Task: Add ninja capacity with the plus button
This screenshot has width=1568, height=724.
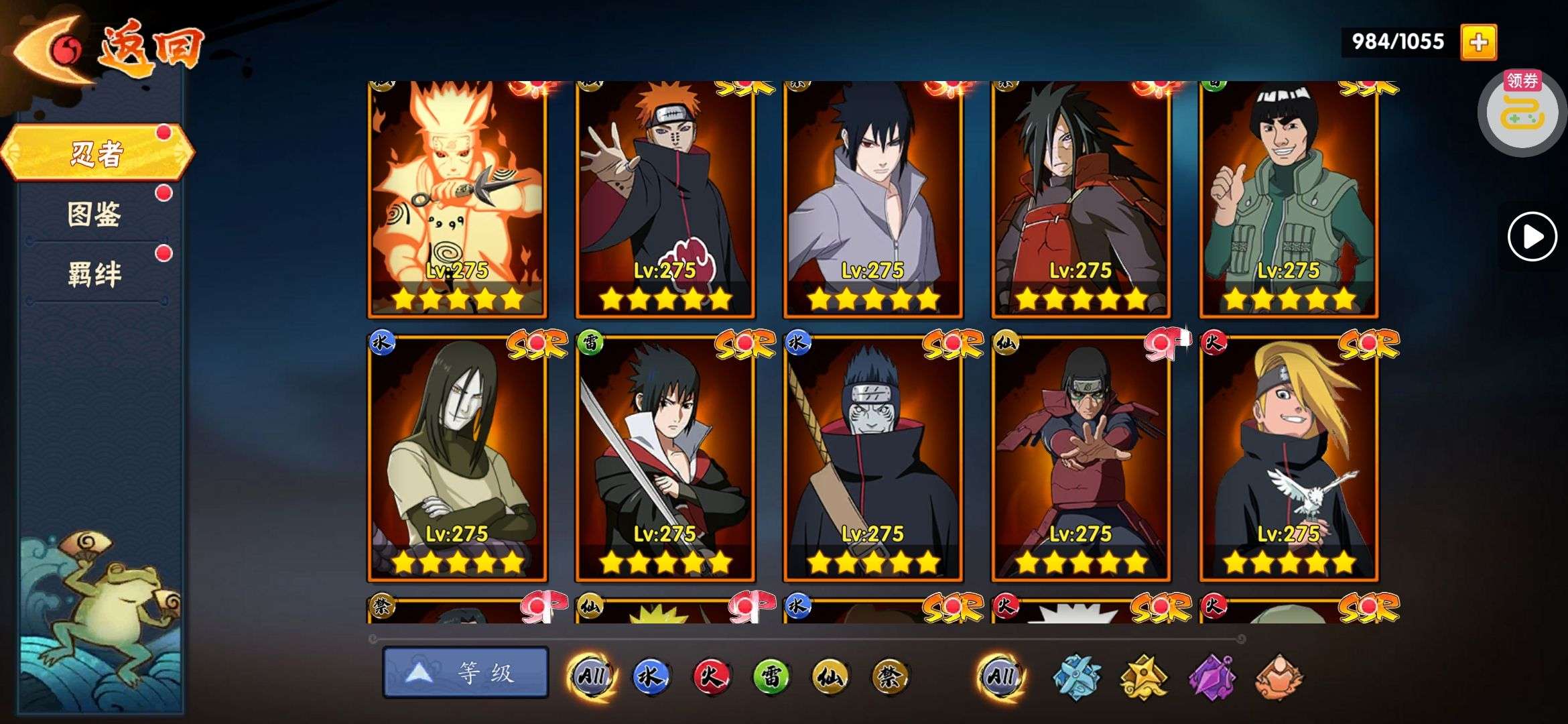Action: (x=1478, y=42)
